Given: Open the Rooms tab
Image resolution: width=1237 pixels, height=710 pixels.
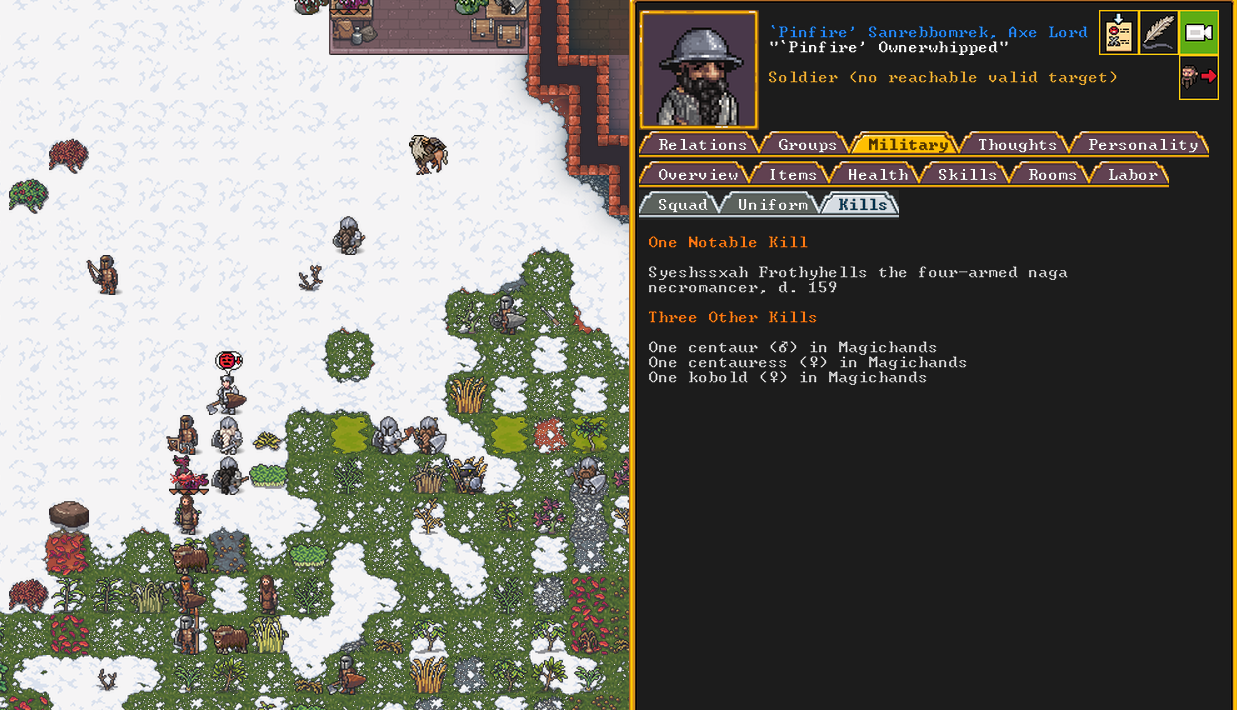Looking at the screenshot, I should coord(1052,175).
